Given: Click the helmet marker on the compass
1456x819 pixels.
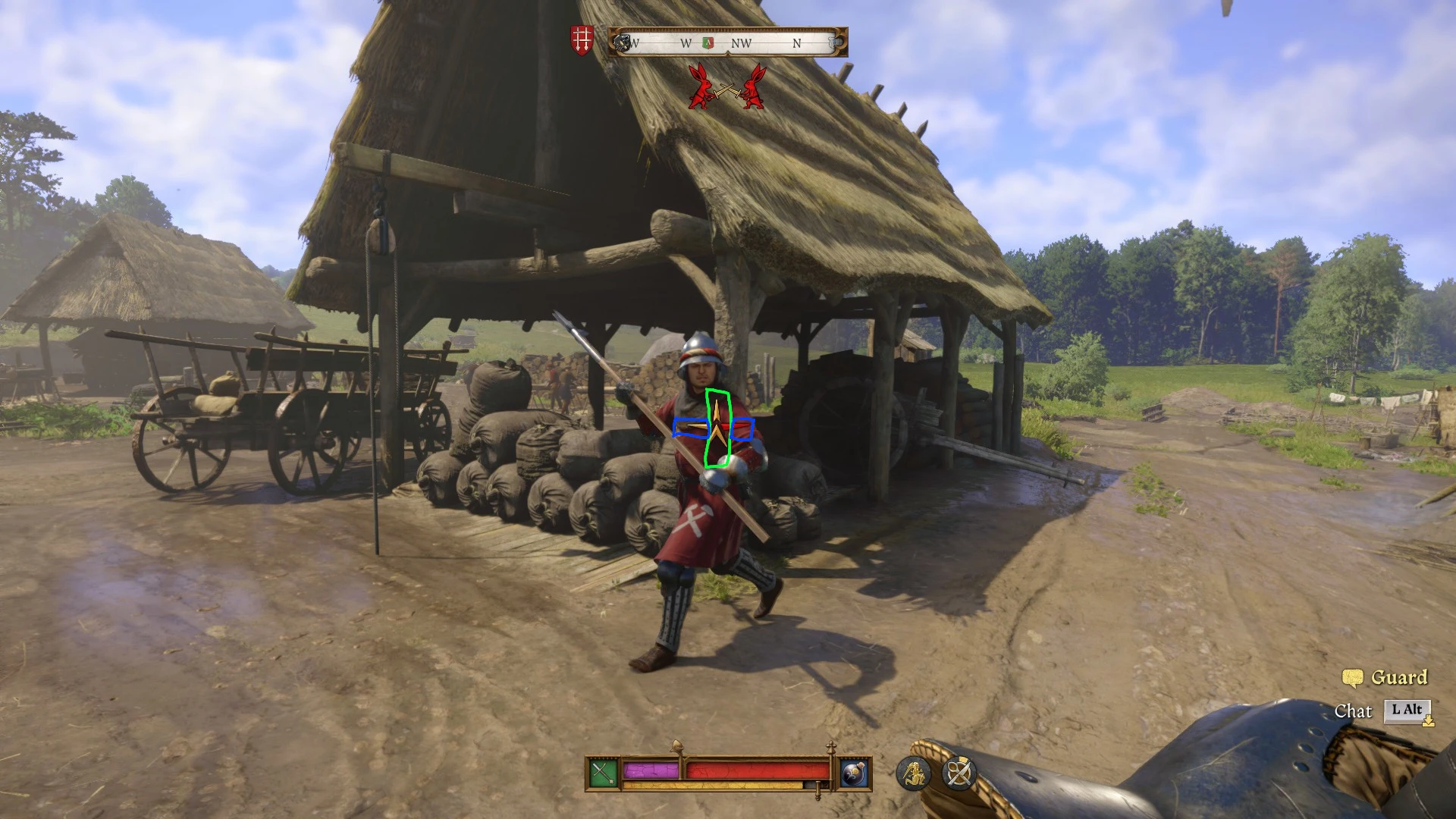Looking at the screenshot, I should (x=623, y=43).
